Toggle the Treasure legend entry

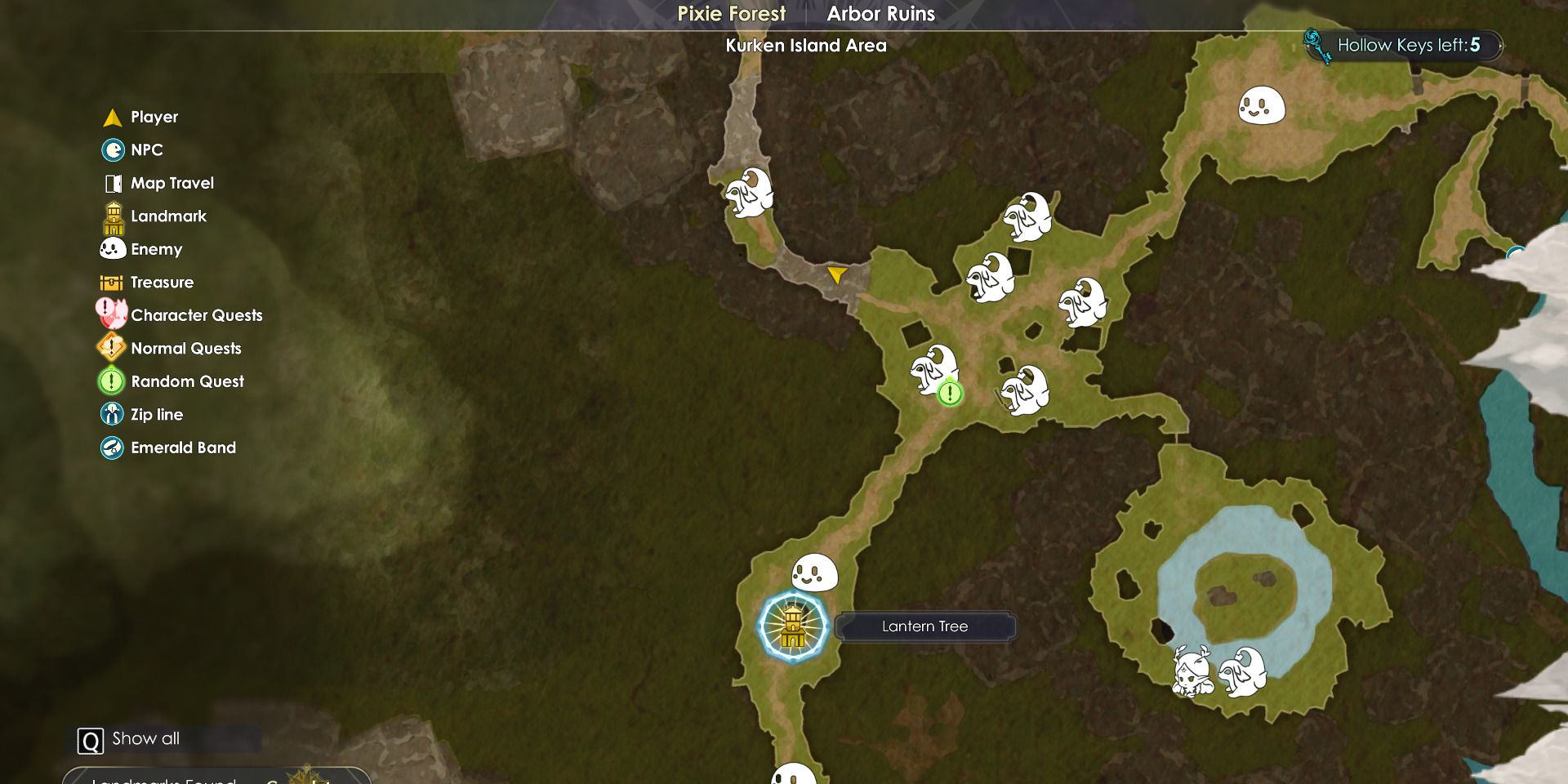coord(162,283)
